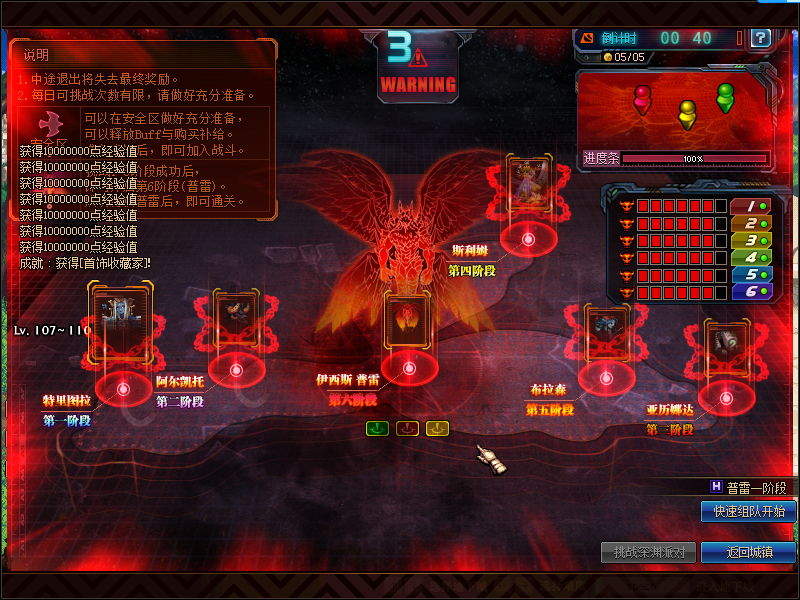Image resolution: width=800 pixels, height=600 pixels.
Task: Choose the 阿尔凯托 second stage card
Action: coord(237,321)
